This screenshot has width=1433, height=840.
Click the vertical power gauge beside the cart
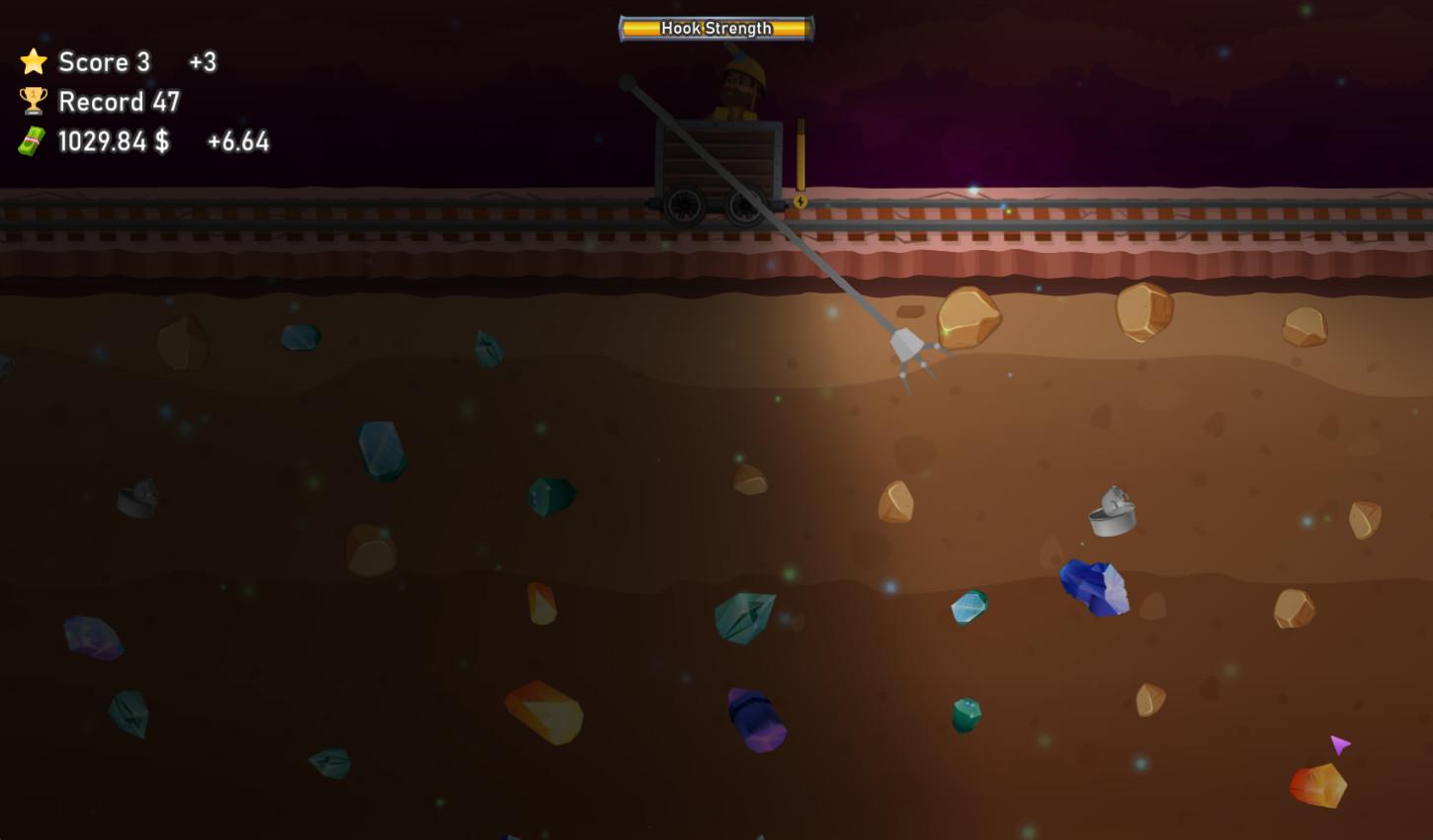click(799, 153)
